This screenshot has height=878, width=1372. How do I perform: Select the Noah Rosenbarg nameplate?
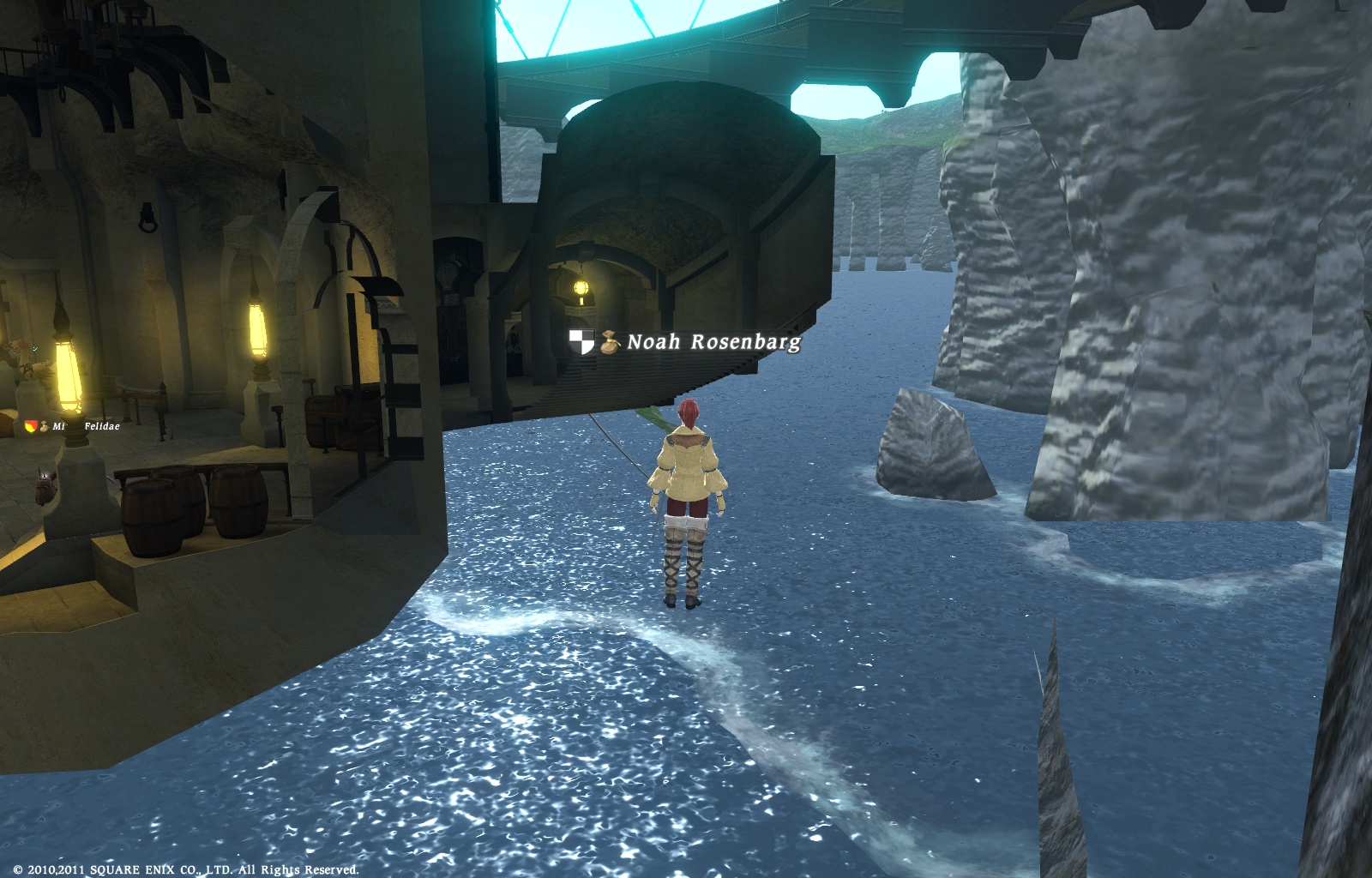click(x=713, y=342)
